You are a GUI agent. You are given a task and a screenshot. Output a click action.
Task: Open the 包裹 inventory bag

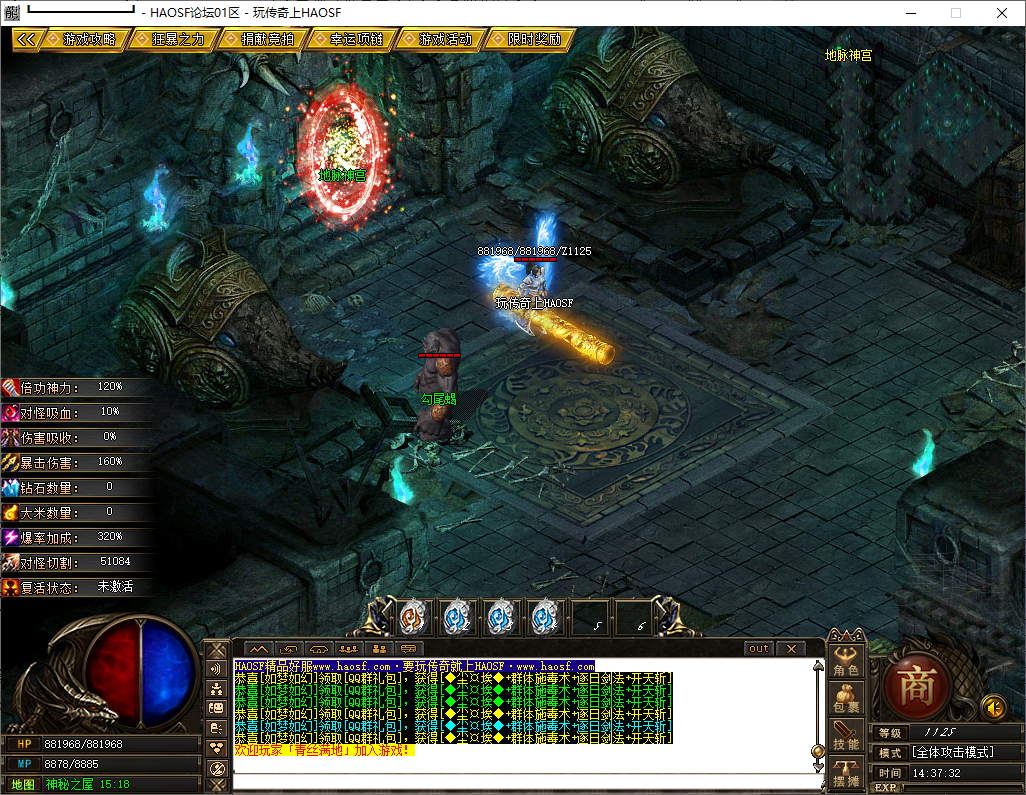pyautogui.click(x=846, y=700)
